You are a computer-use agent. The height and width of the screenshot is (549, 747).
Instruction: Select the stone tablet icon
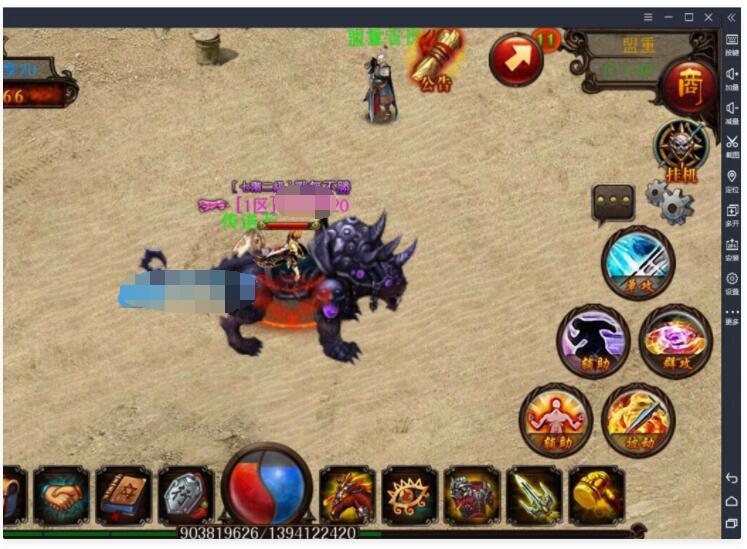185,495
